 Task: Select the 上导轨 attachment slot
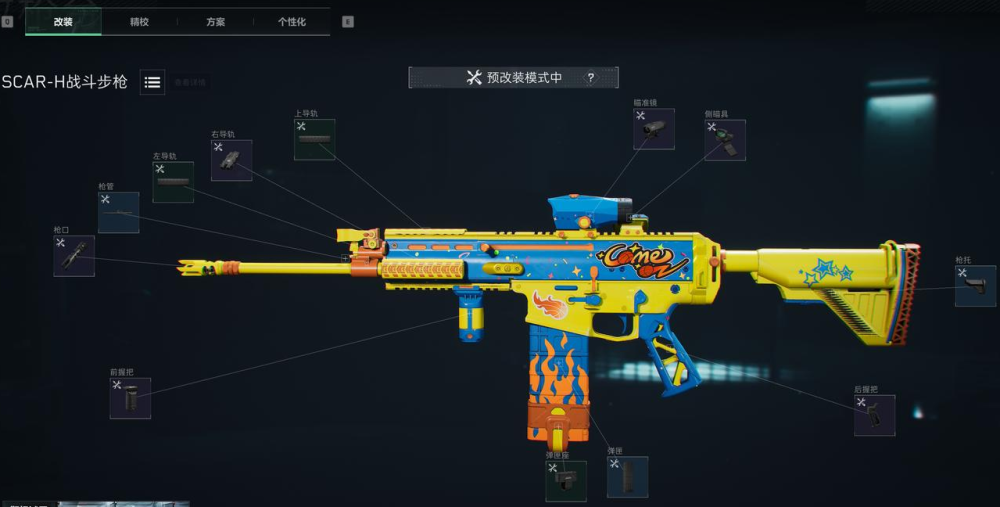[314, 140]
